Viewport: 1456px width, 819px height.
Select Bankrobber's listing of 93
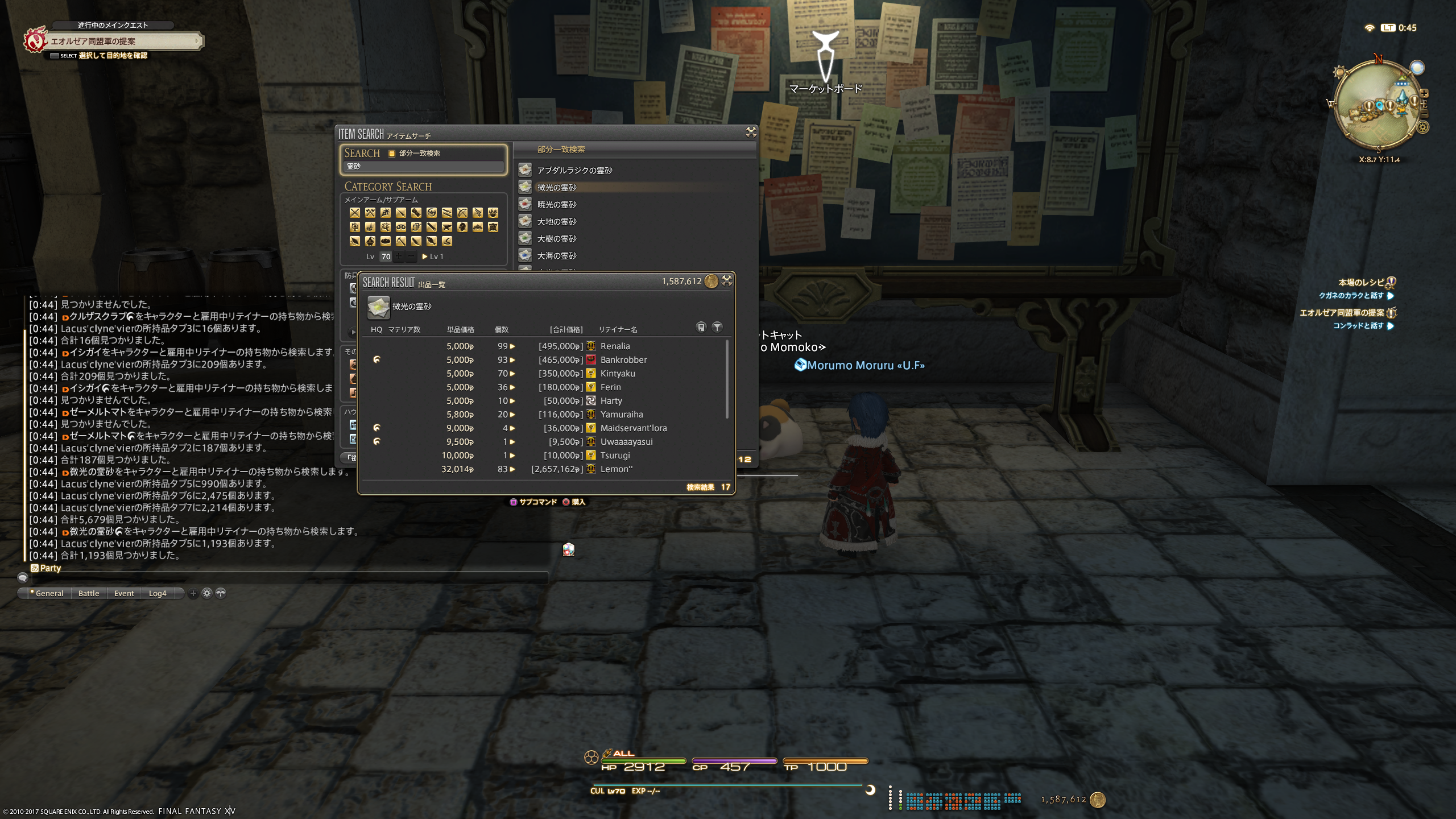coord(546,360)
